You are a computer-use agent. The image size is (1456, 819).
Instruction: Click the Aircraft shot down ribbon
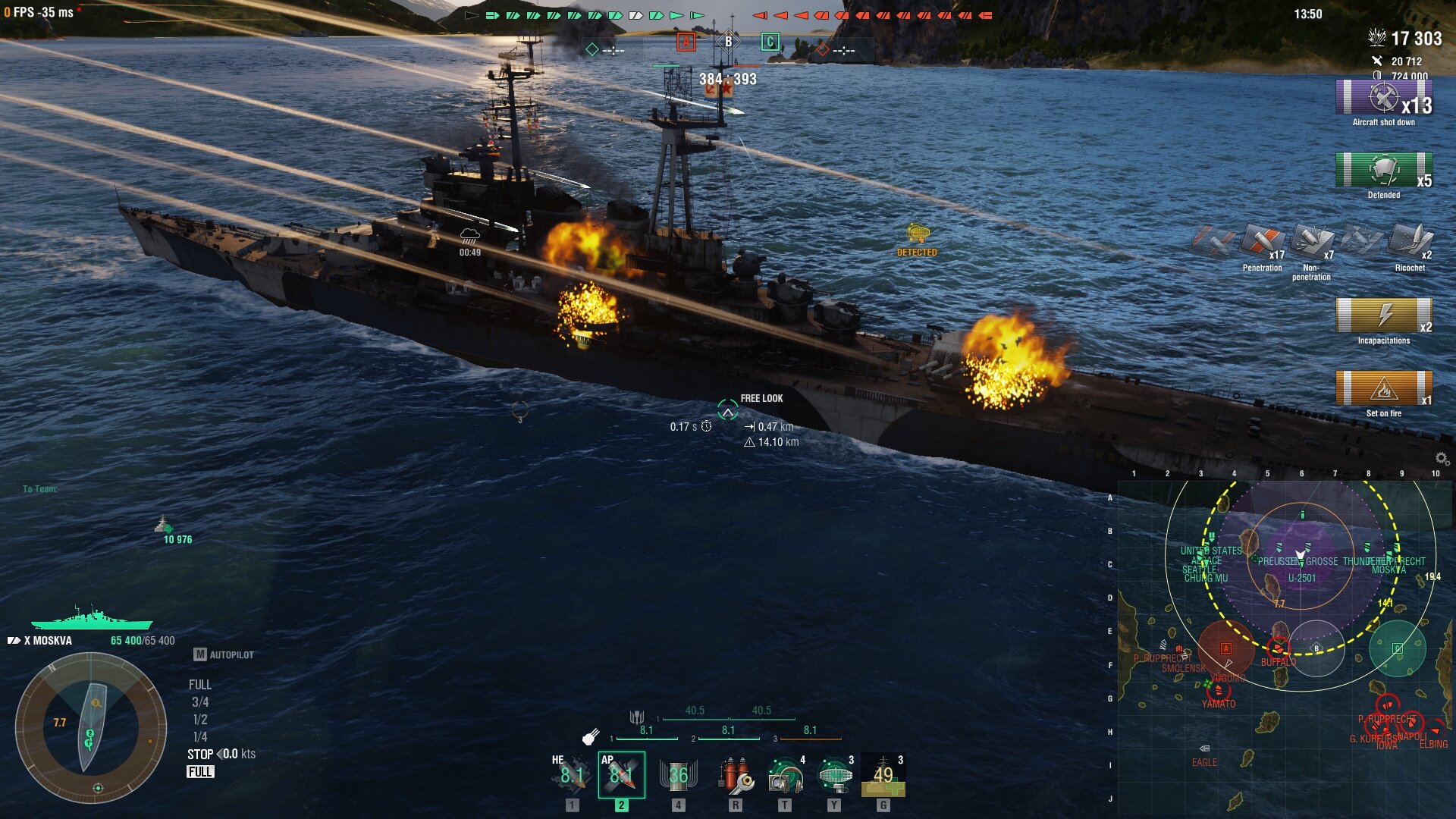pos(1383,99)
